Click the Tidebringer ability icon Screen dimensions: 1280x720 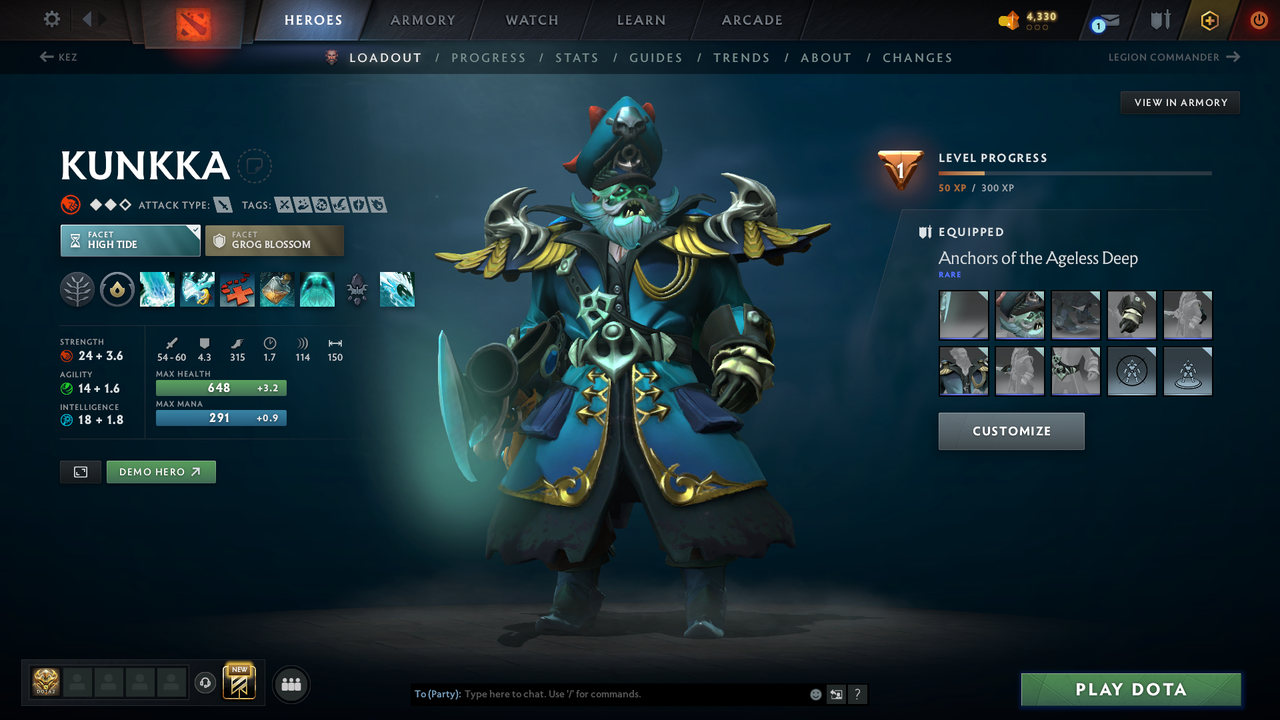click(x=197, y=289)
